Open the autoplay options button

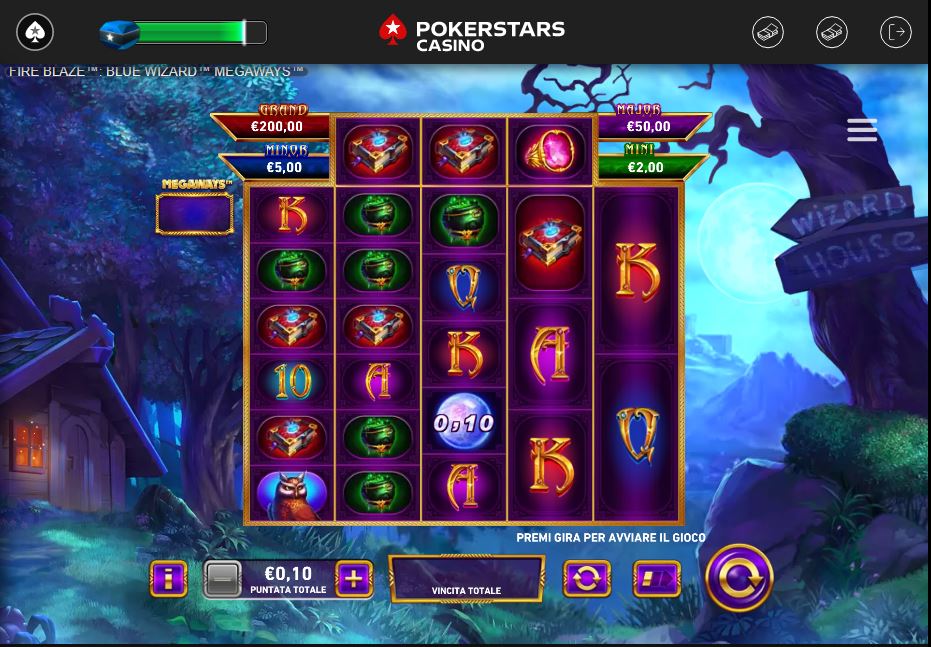587,578
